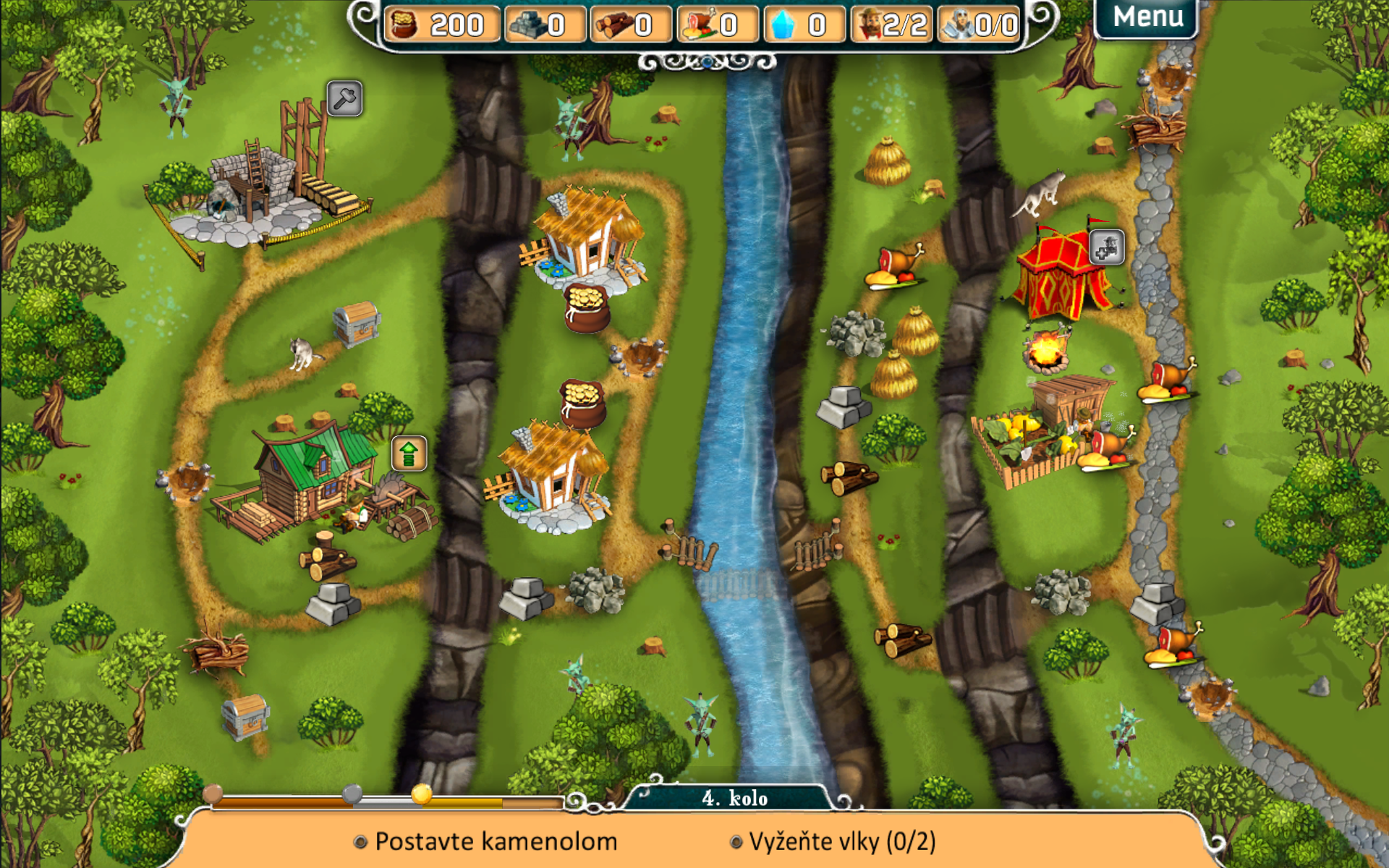This screenshot has height=868, width=1389.
Task: Select the plus icon beside the red tent
Action: (1106, 247)
